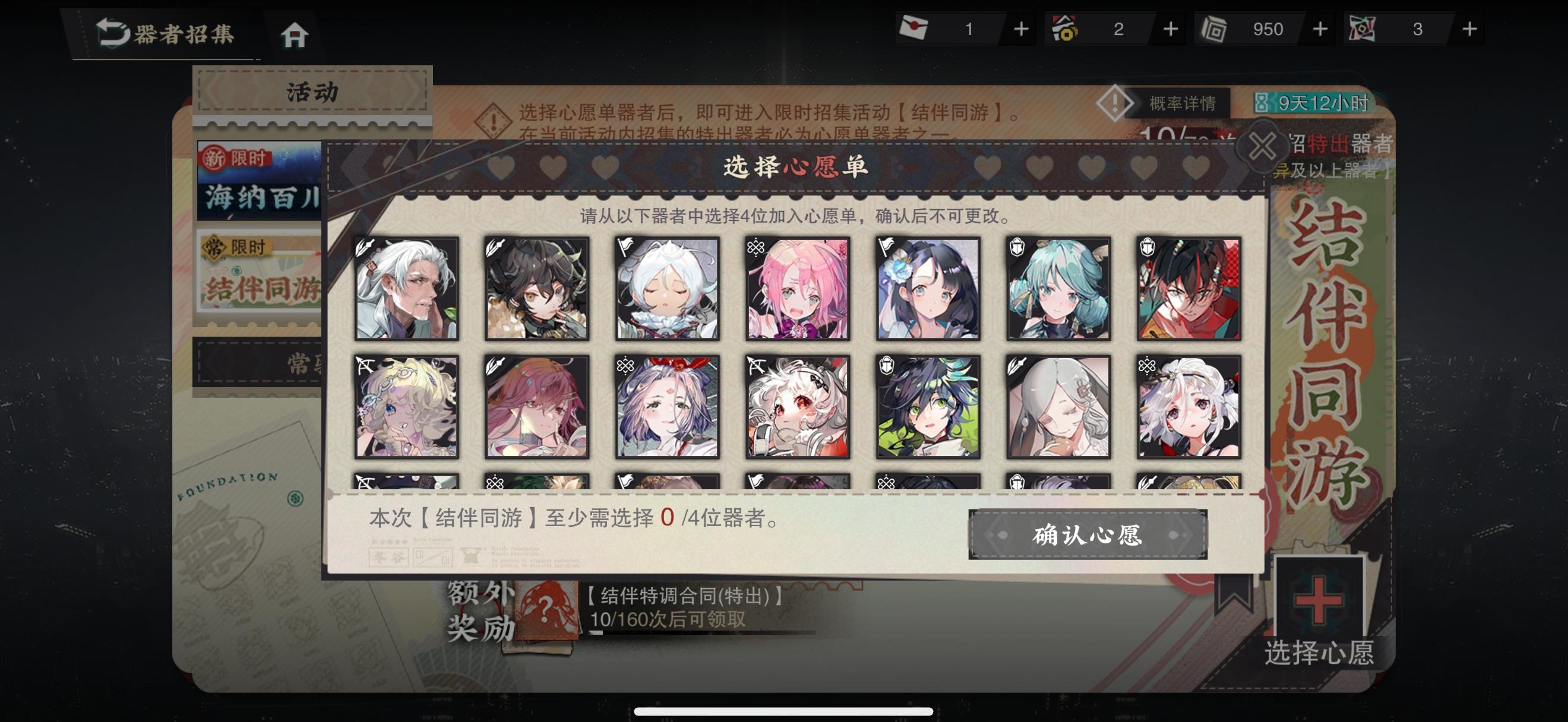Click the cube currency icon showing 950
Image resolution: width=1568 pixels, height=722 pixels.
(x=1215, y=28)
